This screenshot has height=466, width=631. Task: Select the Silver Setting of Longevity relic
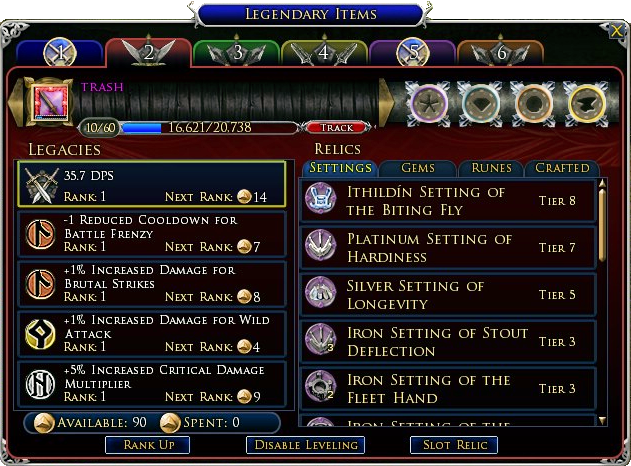pyautogui.click(x=448, y=294)
